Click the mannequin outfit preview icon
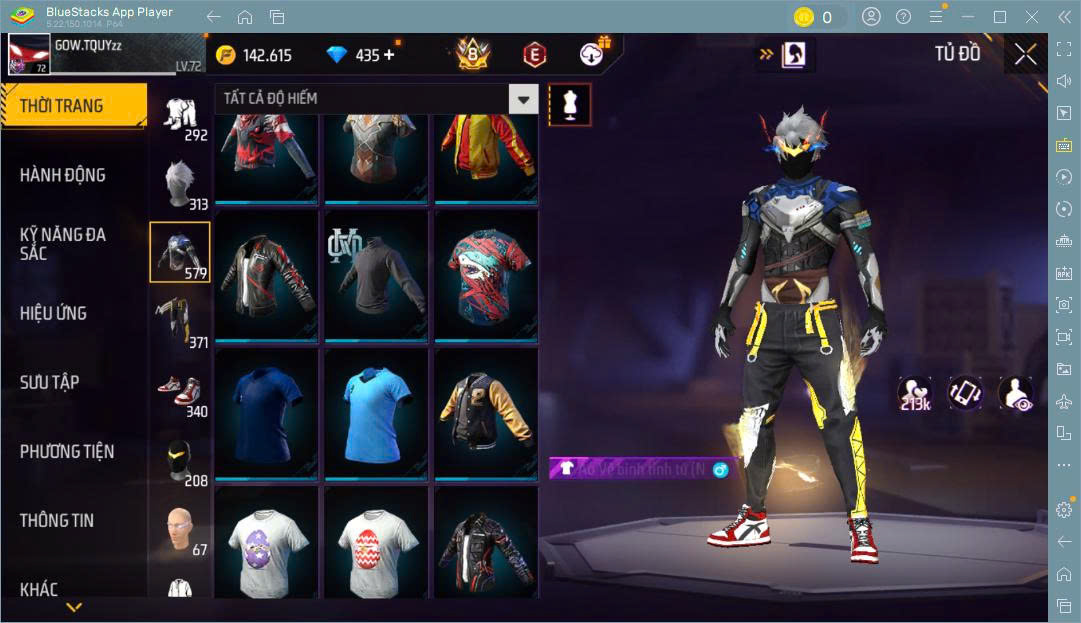Viewport: 1081px width, 623px height. click(570, 104)
